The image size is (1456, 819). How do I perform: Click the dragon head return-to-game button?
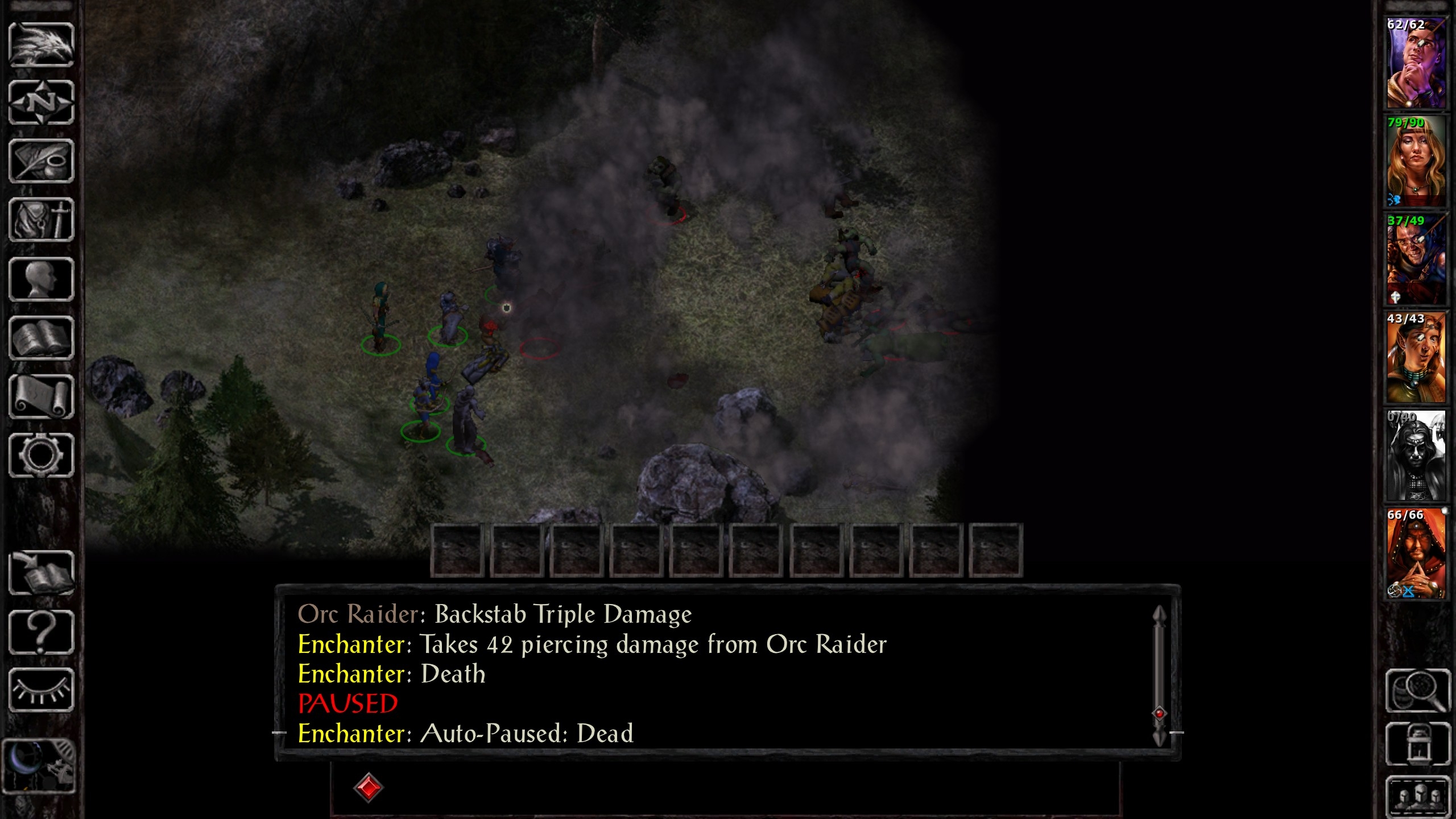click(41, 44)
